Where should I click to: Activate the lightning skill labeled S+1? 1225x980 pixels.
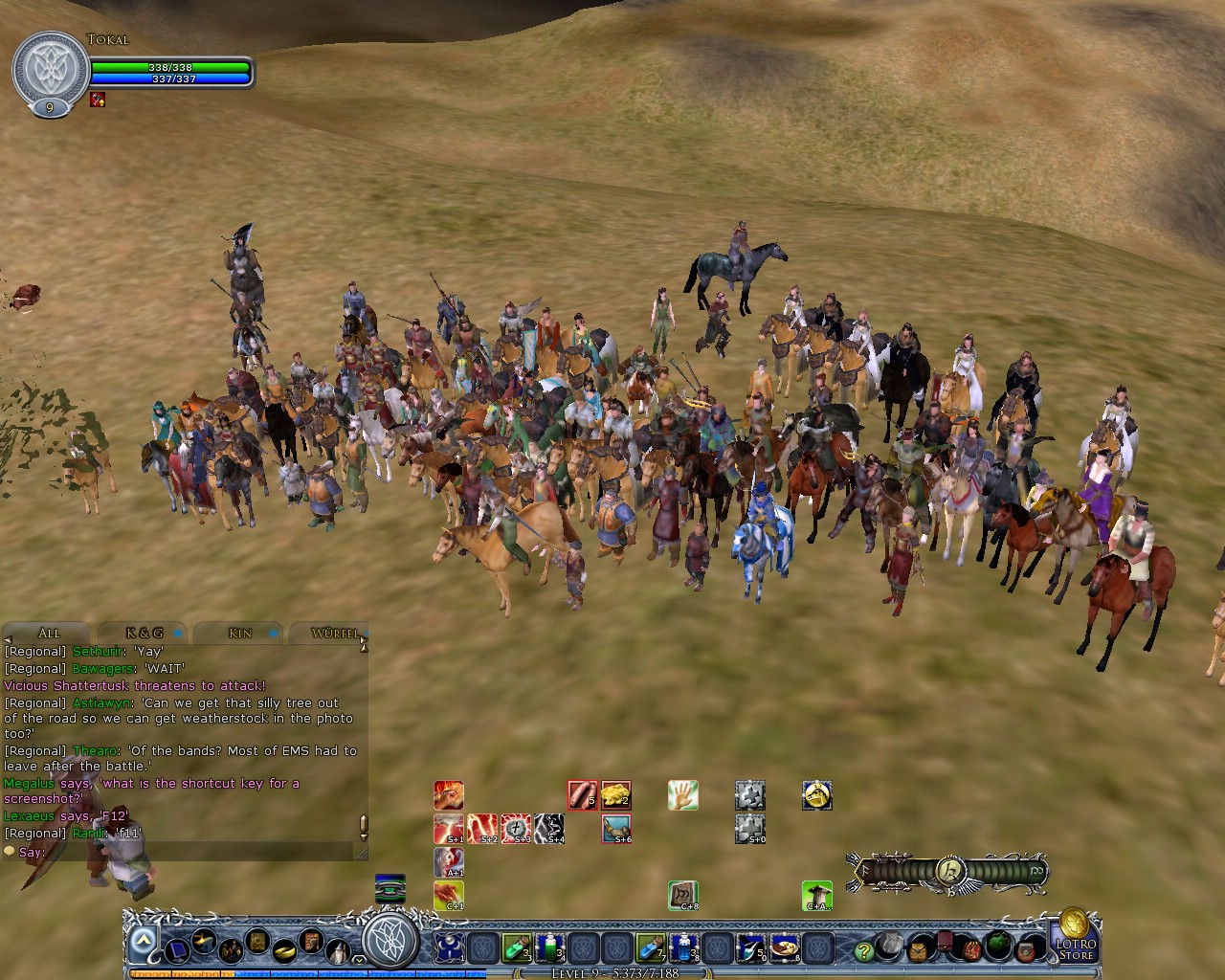pyautogui.click(x=451, y=827)
